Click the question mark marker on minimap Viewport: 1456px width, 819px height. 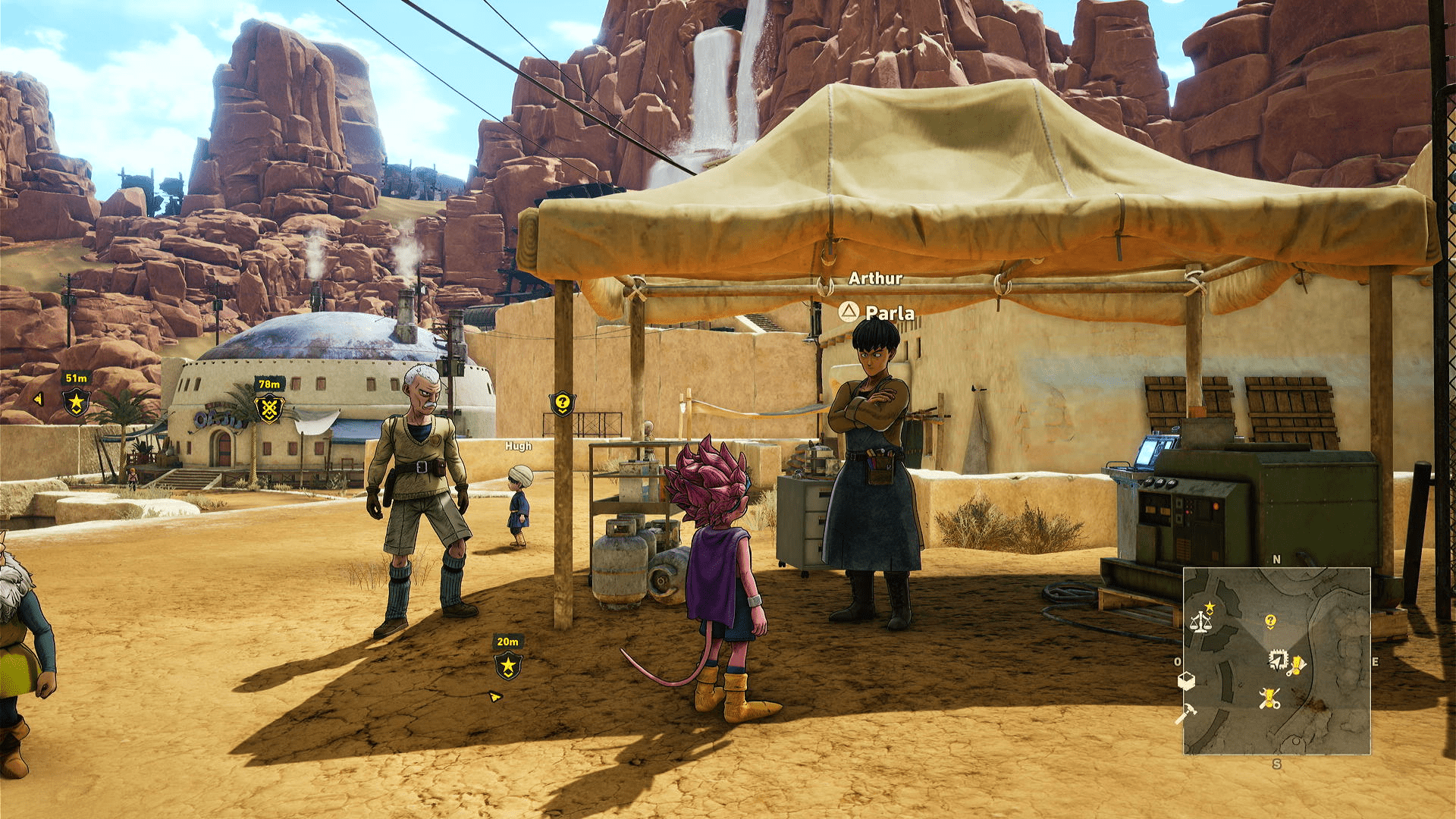click(x=1270, y=622)
